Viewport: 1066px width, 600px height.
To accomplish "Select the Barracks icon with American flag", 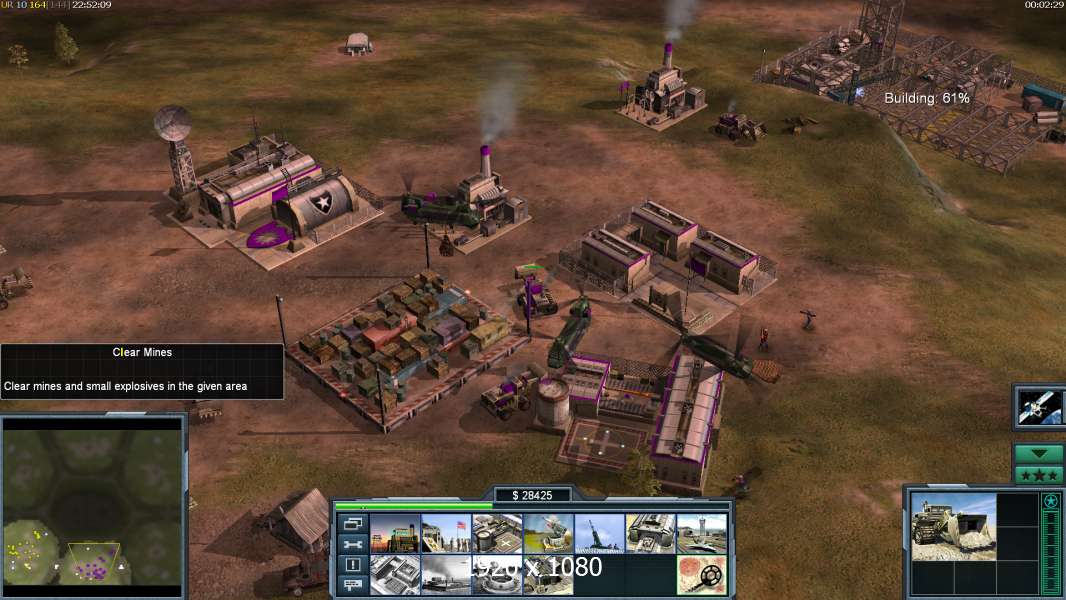I will click(x=446, y=534).
